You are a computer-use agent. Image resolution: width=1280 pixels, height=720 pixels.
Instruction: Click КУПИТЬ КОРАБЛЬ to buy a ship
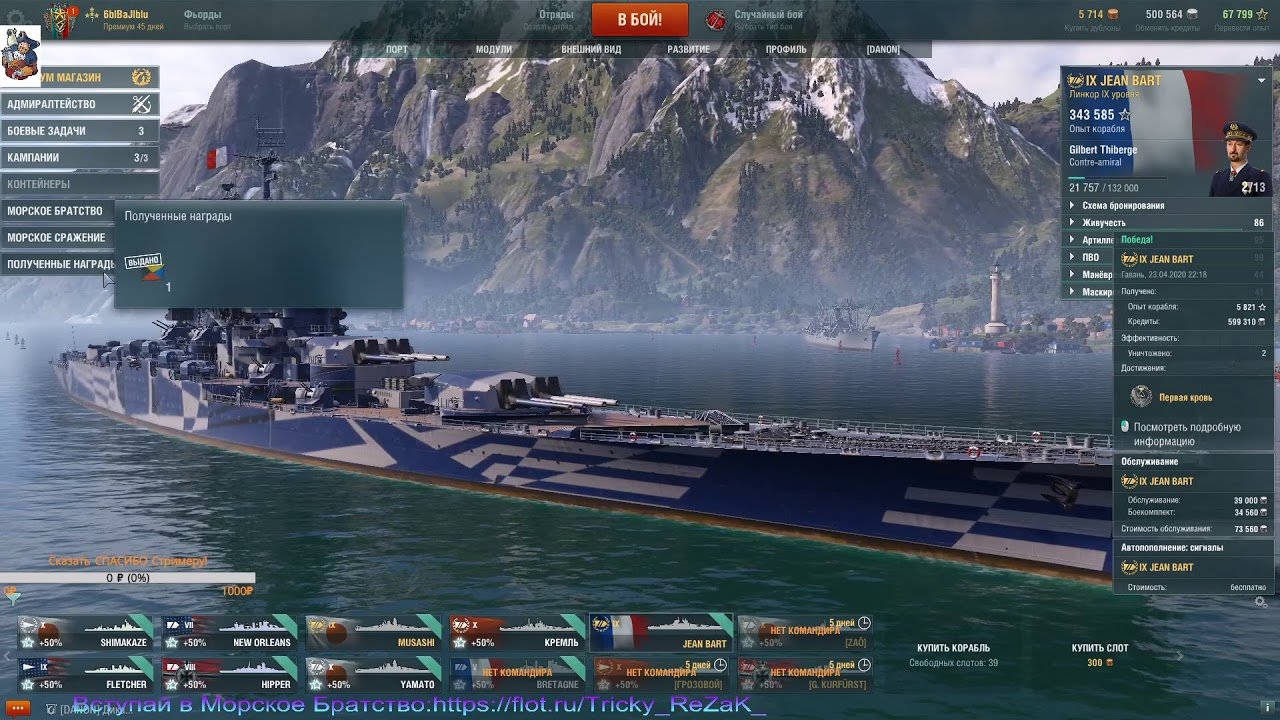[953, 648]
